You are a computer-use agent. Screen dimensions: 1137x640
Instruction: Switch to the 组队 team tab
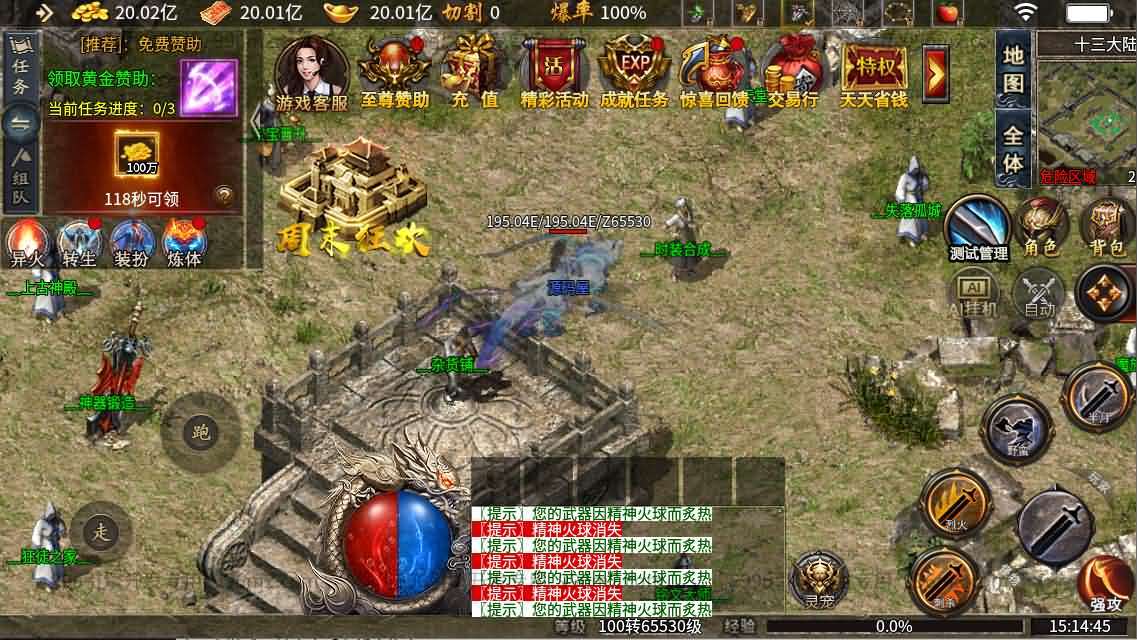21,178
